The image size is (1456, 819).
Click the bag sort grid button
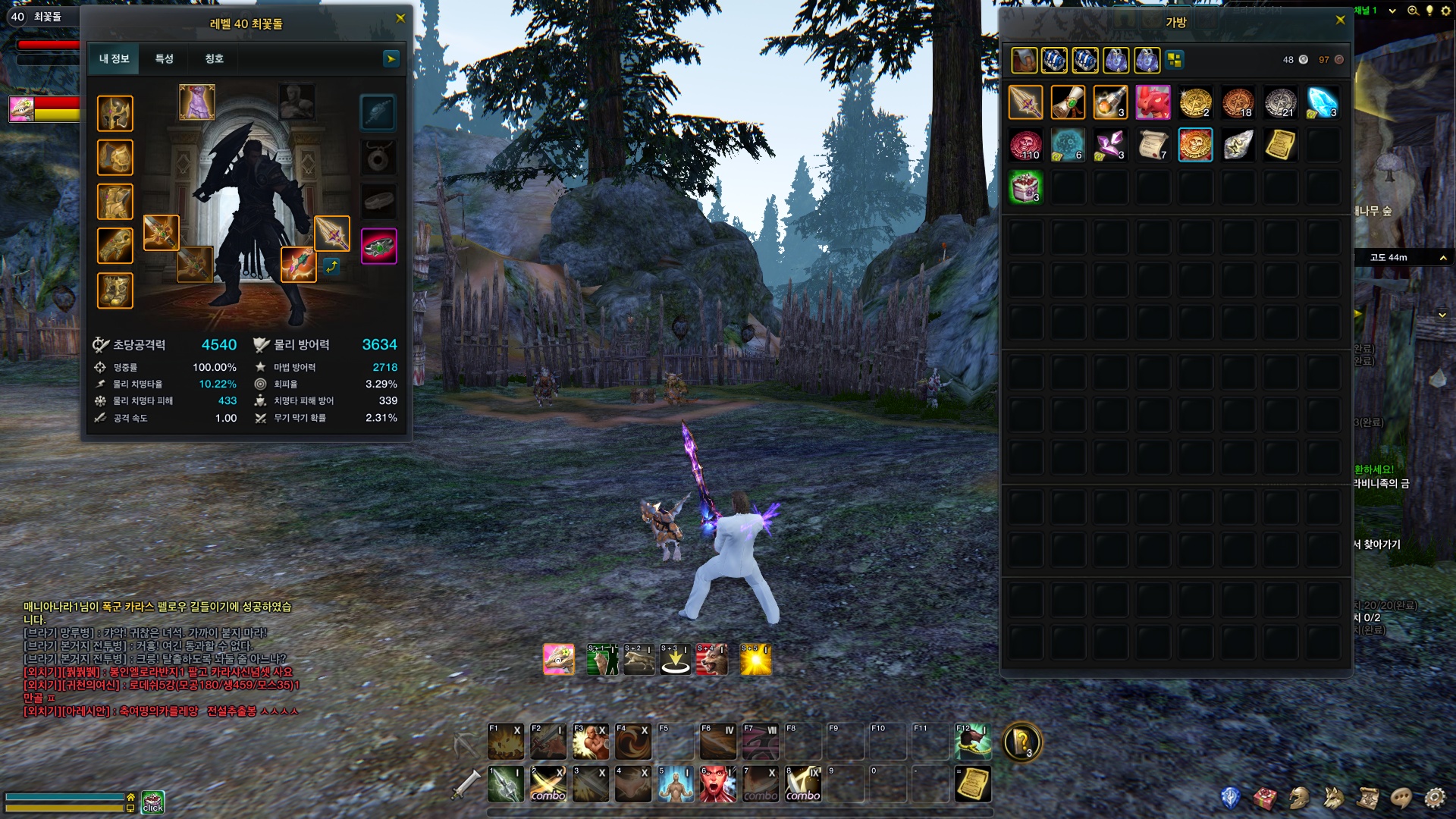[x=1175, y=60]
